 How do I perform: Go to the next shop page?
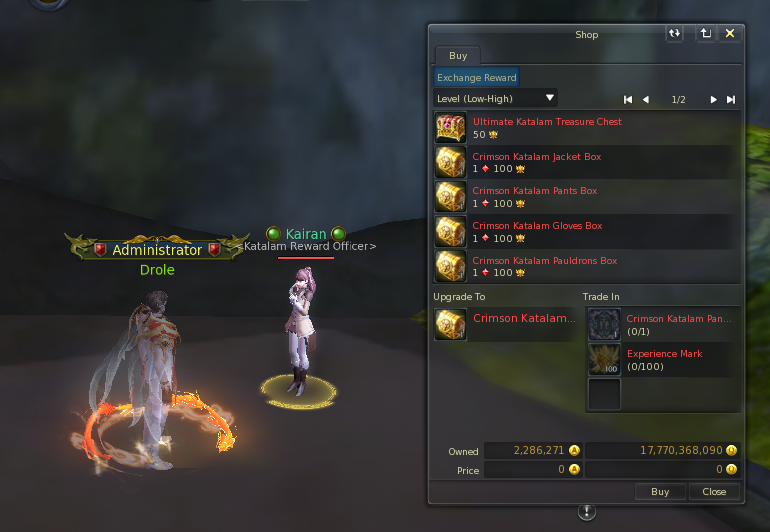(x=713, y=99)
